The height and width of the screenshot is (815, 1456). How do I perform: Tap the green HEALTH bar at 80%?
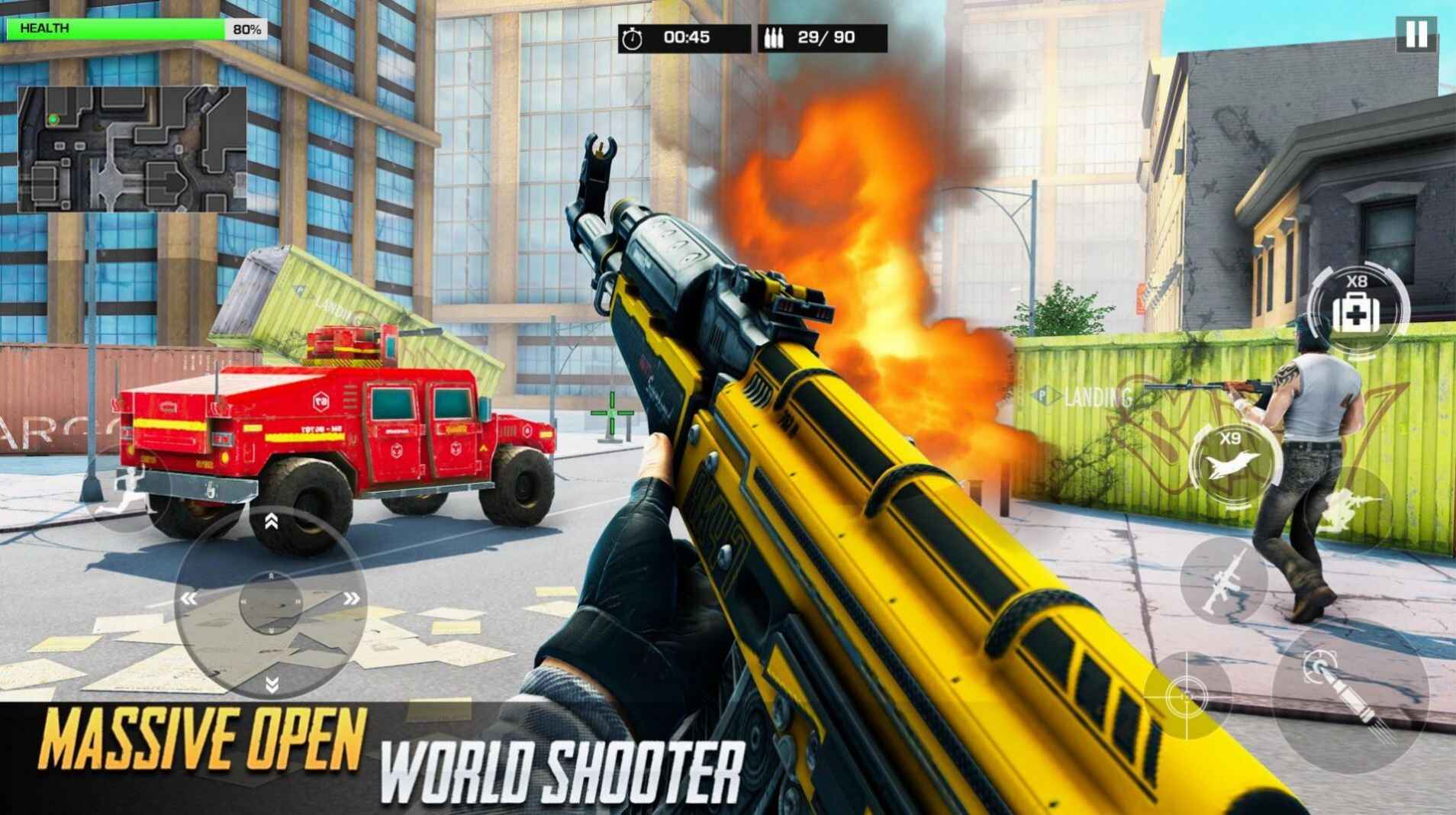(114, 29)
